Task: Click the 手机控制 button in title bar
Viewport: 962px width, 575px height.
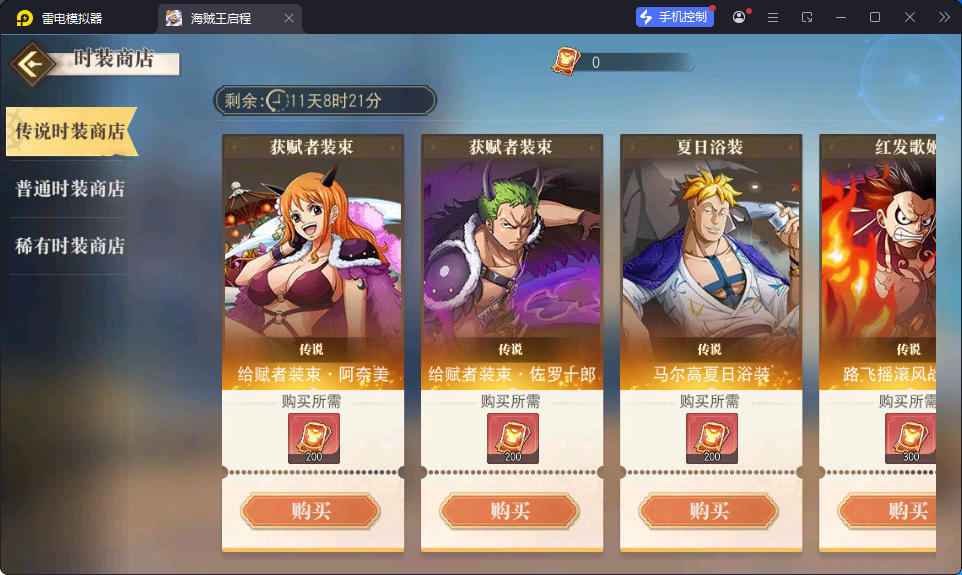Action: (x=675, y=17)
